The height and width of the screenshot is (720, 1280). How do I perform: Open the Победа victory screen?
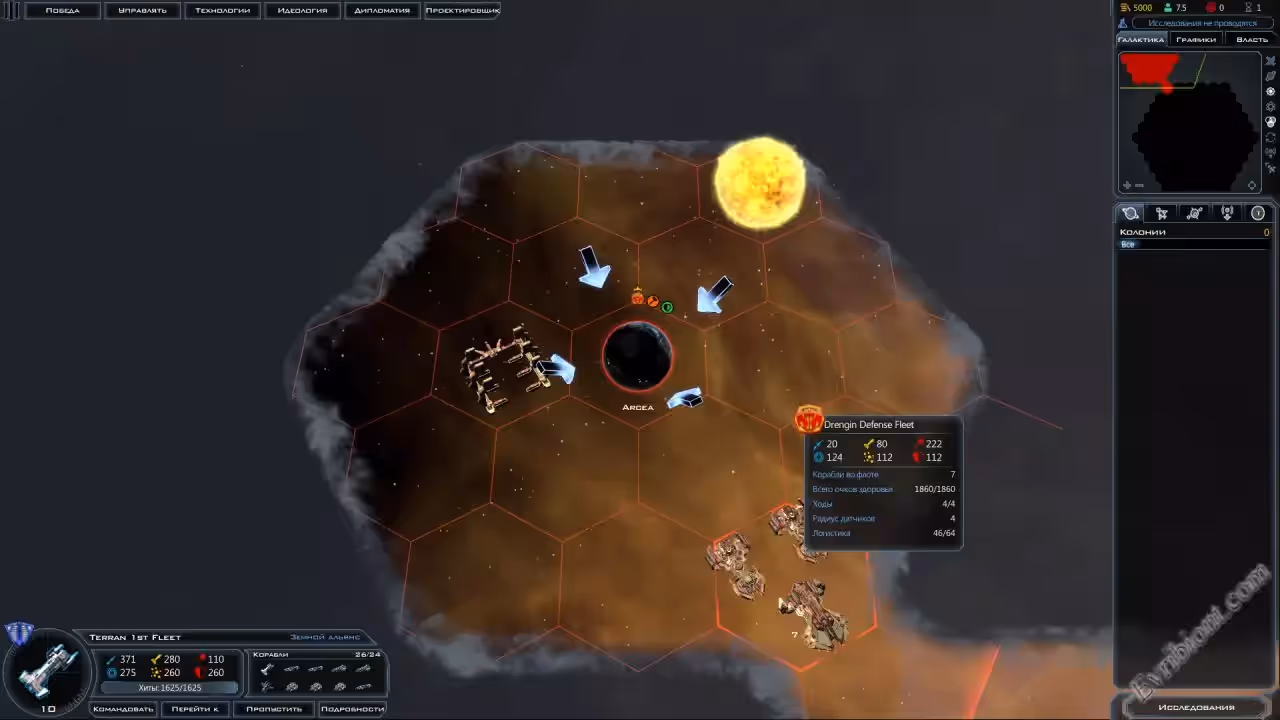point(62,10)
